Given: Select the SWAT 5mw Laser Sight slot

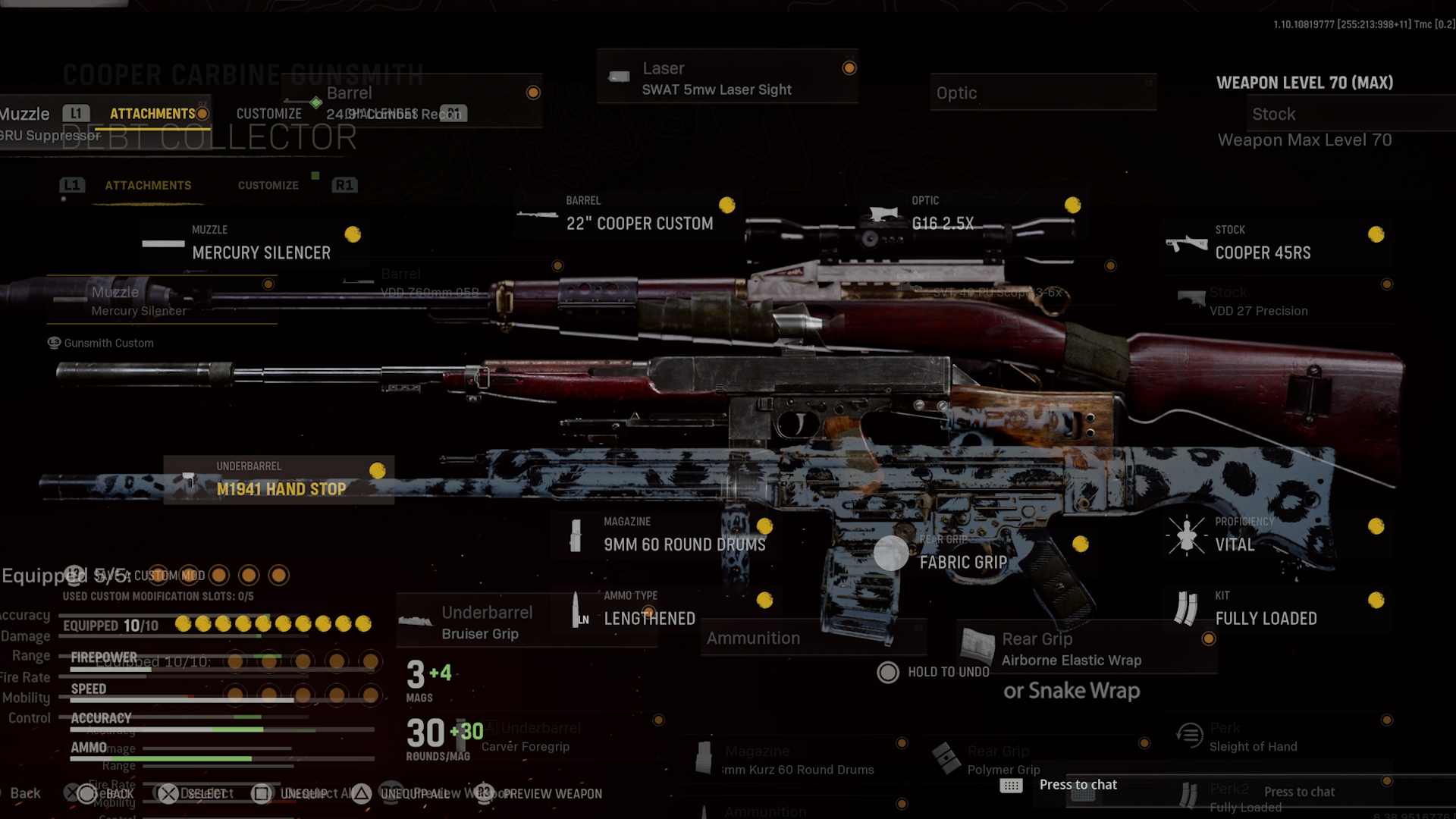Looking at the screenshot, I should coord(717,89).
